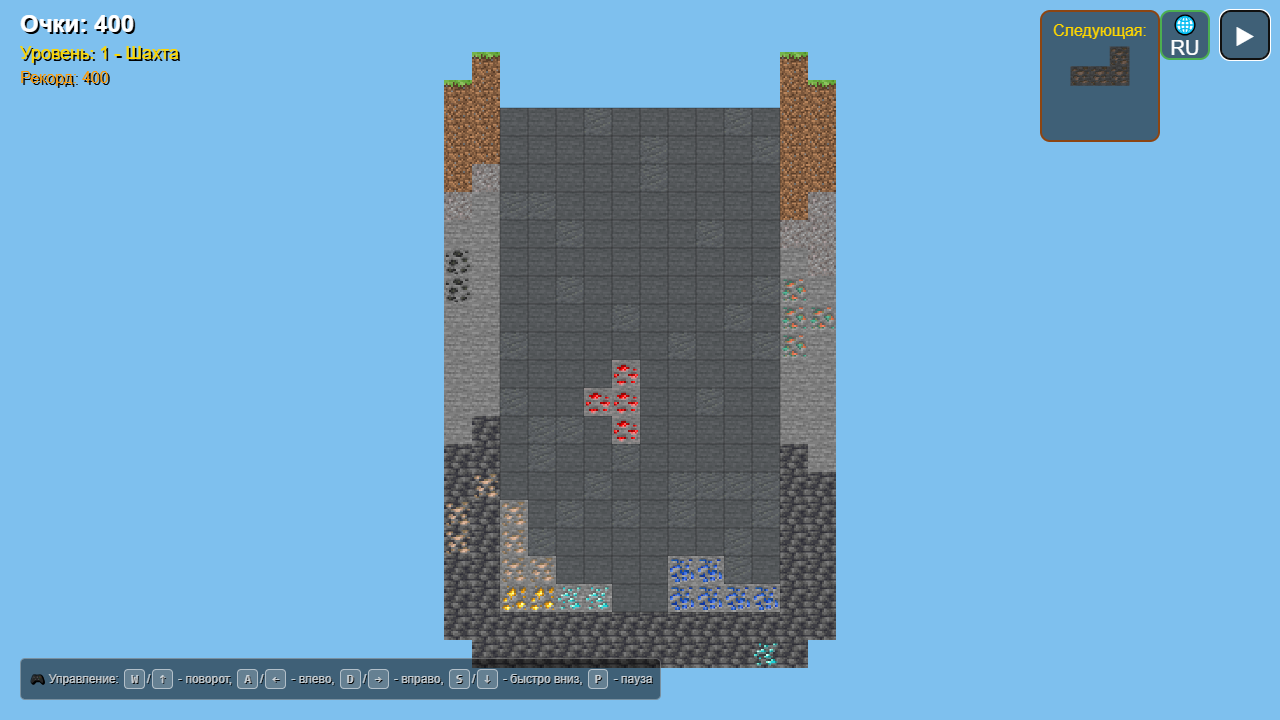The image size is (1280, 720).
Task: Select the next piece in the Следующая panel
Action: (x=1099, y=67)
